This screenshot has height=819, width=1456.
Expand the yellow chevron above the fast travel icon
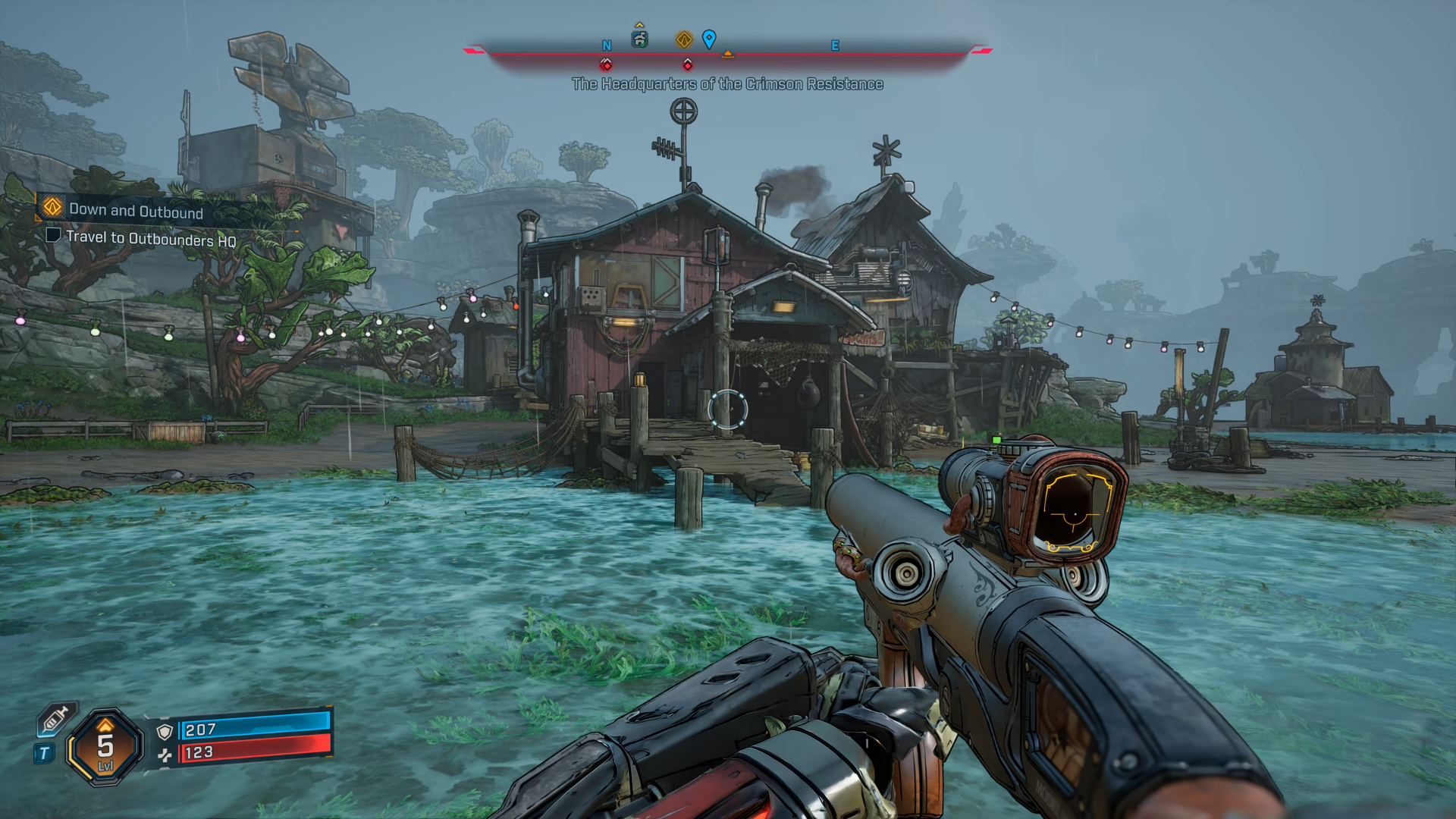(x=639, y=24)
